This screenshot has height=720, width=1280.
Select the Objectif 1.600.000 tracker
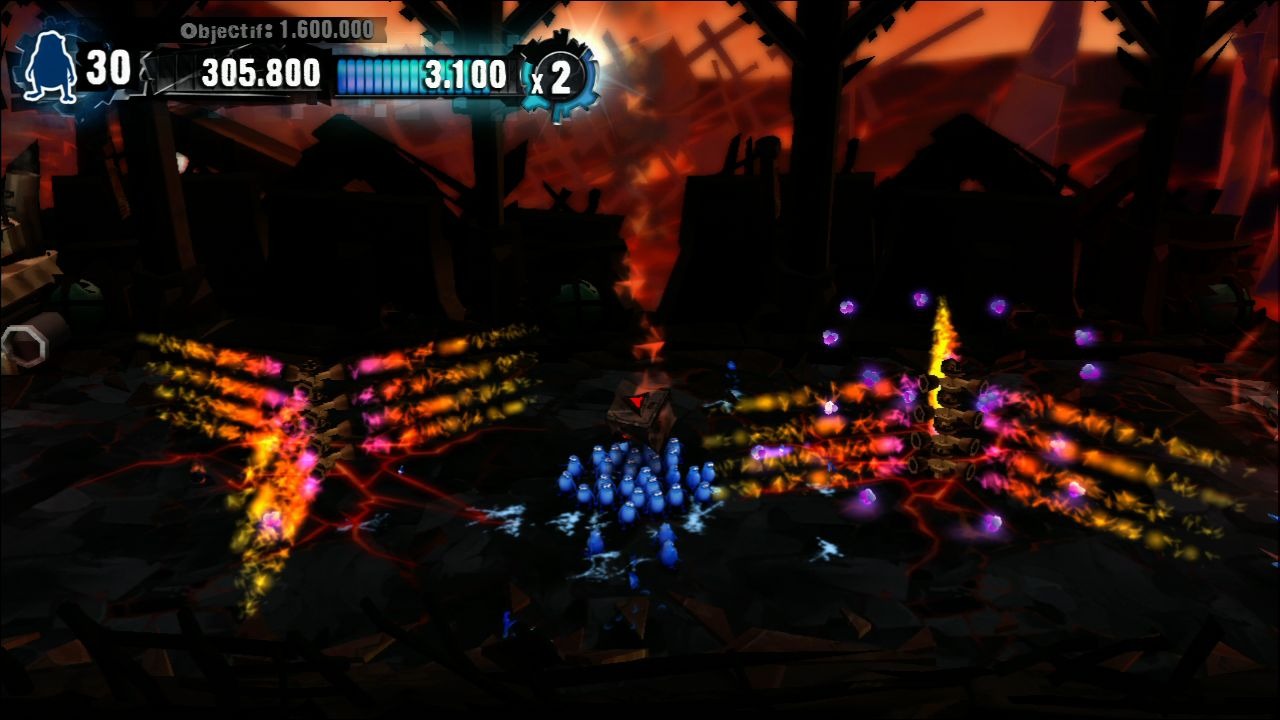pos(277,30)
